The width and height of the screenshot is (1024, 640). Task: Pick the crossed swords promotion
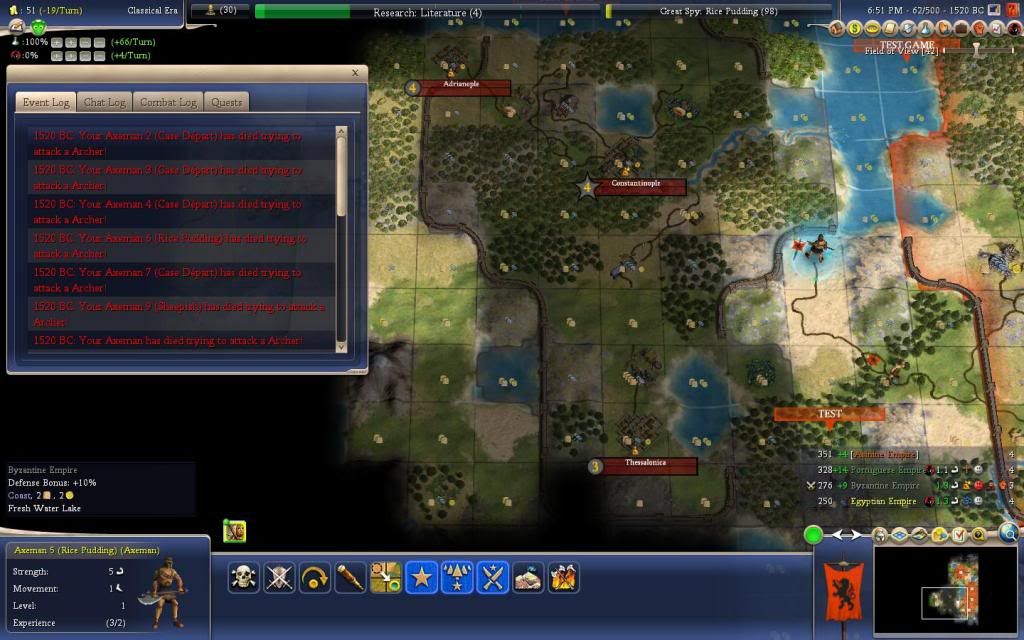(x=493, y=577)
